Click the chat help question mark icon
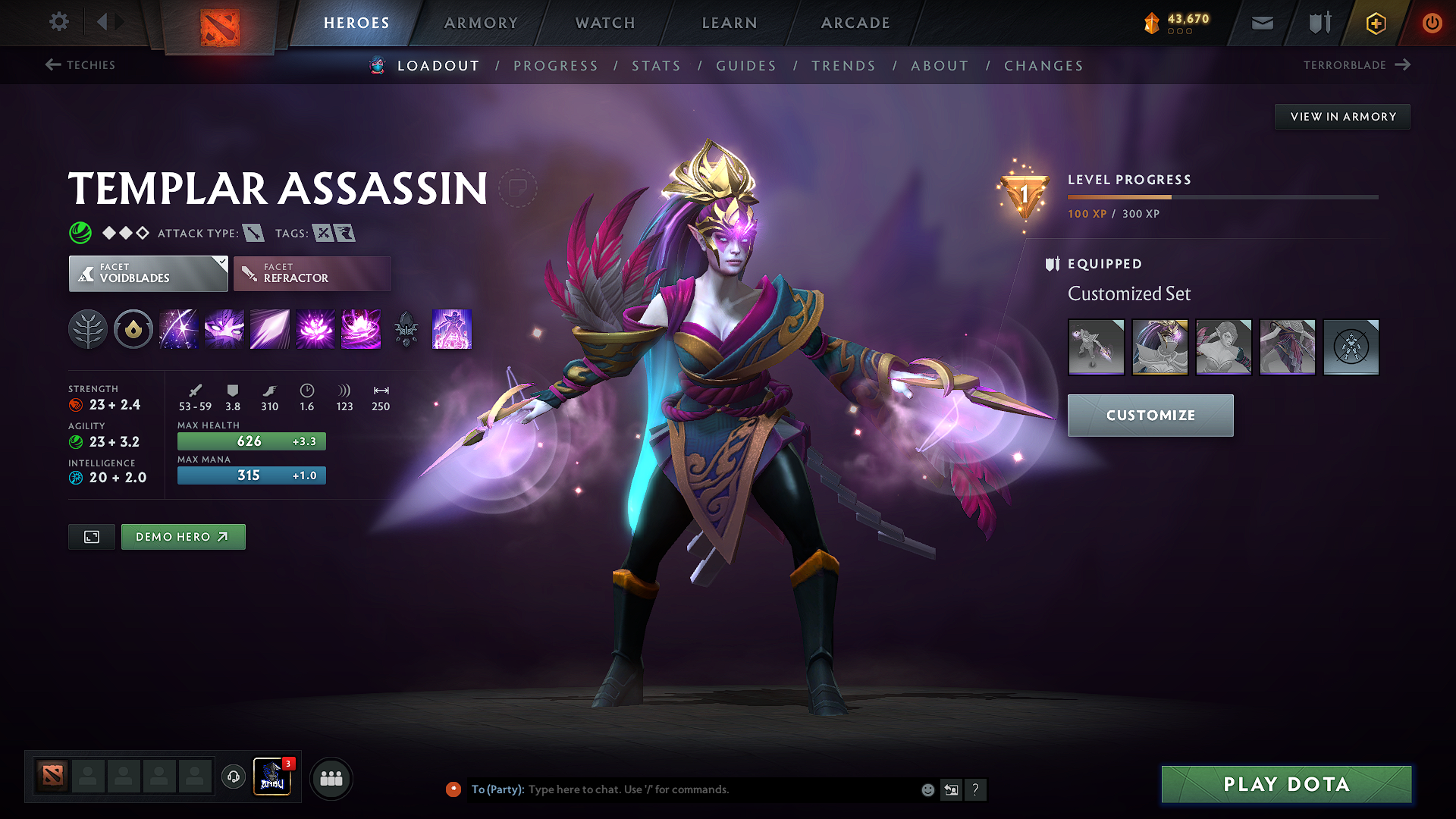This screenshot has height=819, width=1456. coord(976,789)
